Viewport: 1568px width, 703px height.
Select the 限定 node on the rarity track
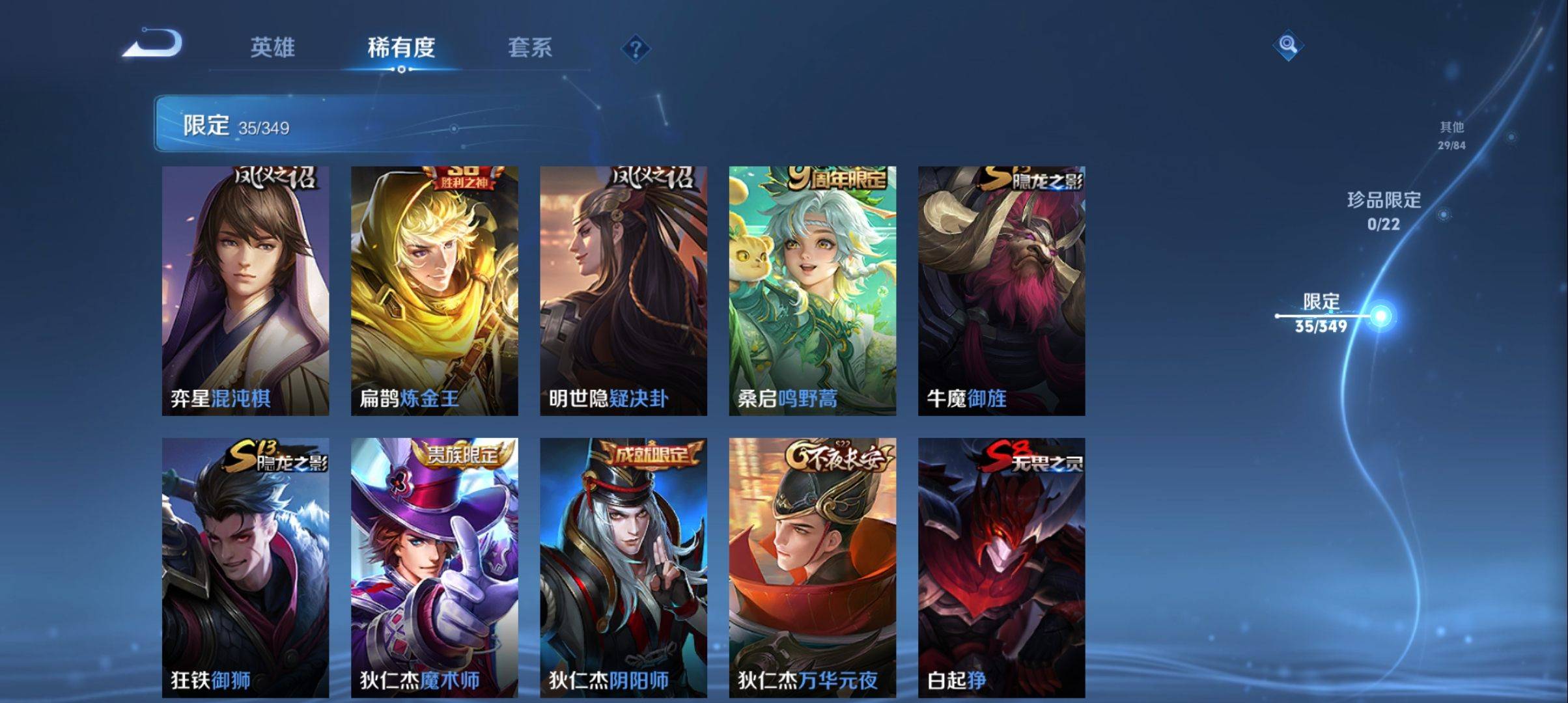(x=1380, y=316)
